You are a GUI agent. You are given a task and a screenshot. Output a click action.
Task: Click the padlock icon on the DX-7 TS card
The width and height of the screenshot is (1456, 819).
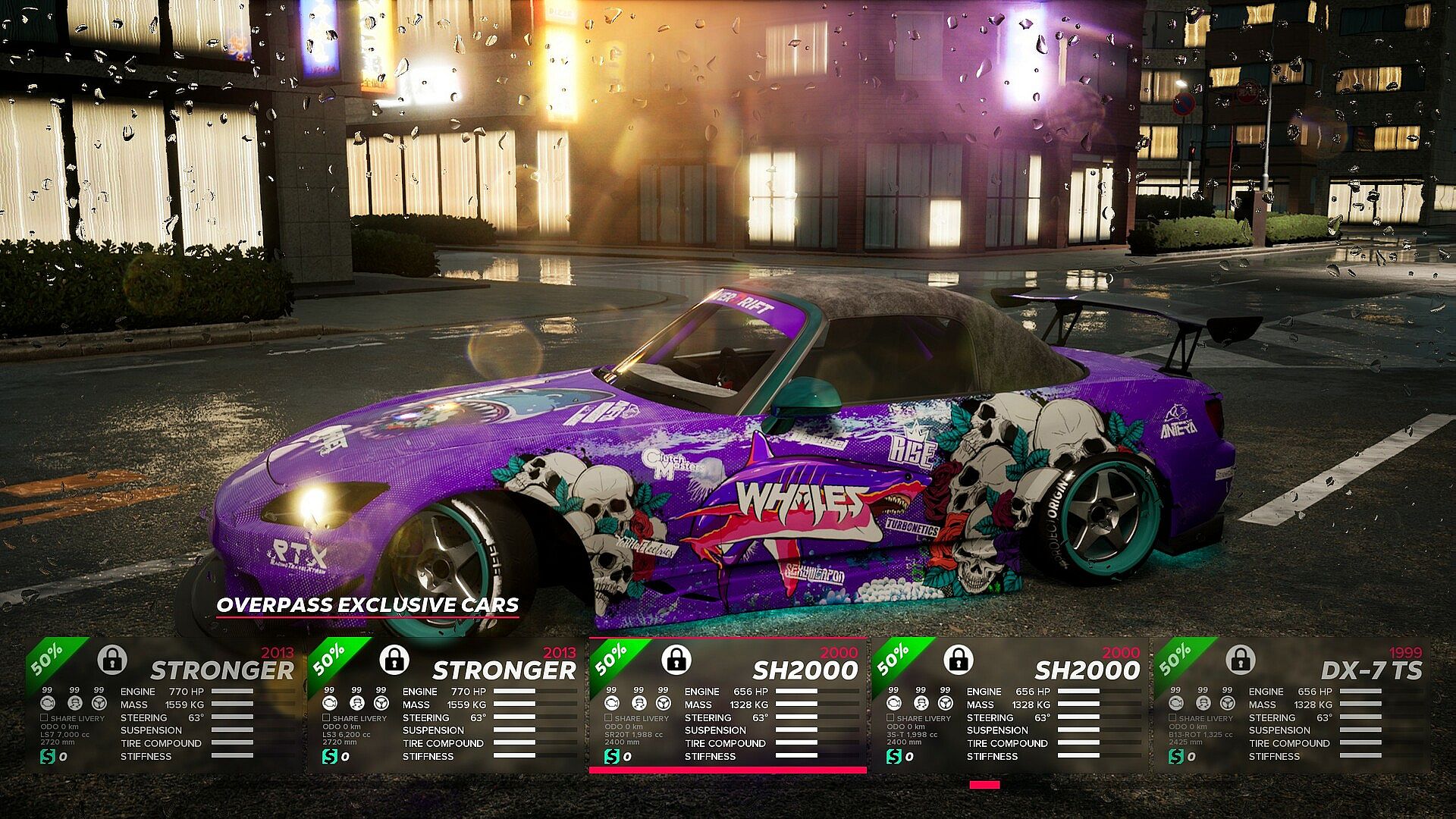click(1240, 660)
